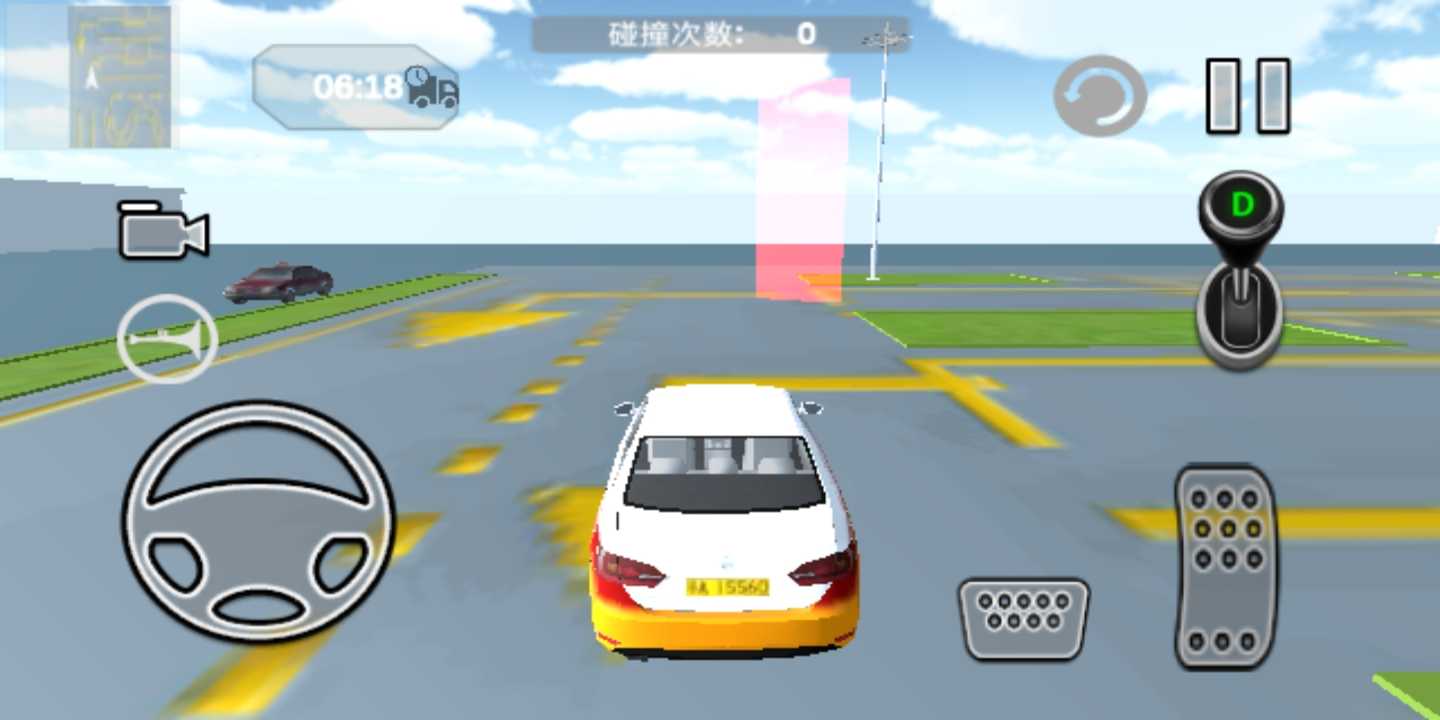Click the pink checkpoint beam
1440x720 pixels.
[800, 190]
